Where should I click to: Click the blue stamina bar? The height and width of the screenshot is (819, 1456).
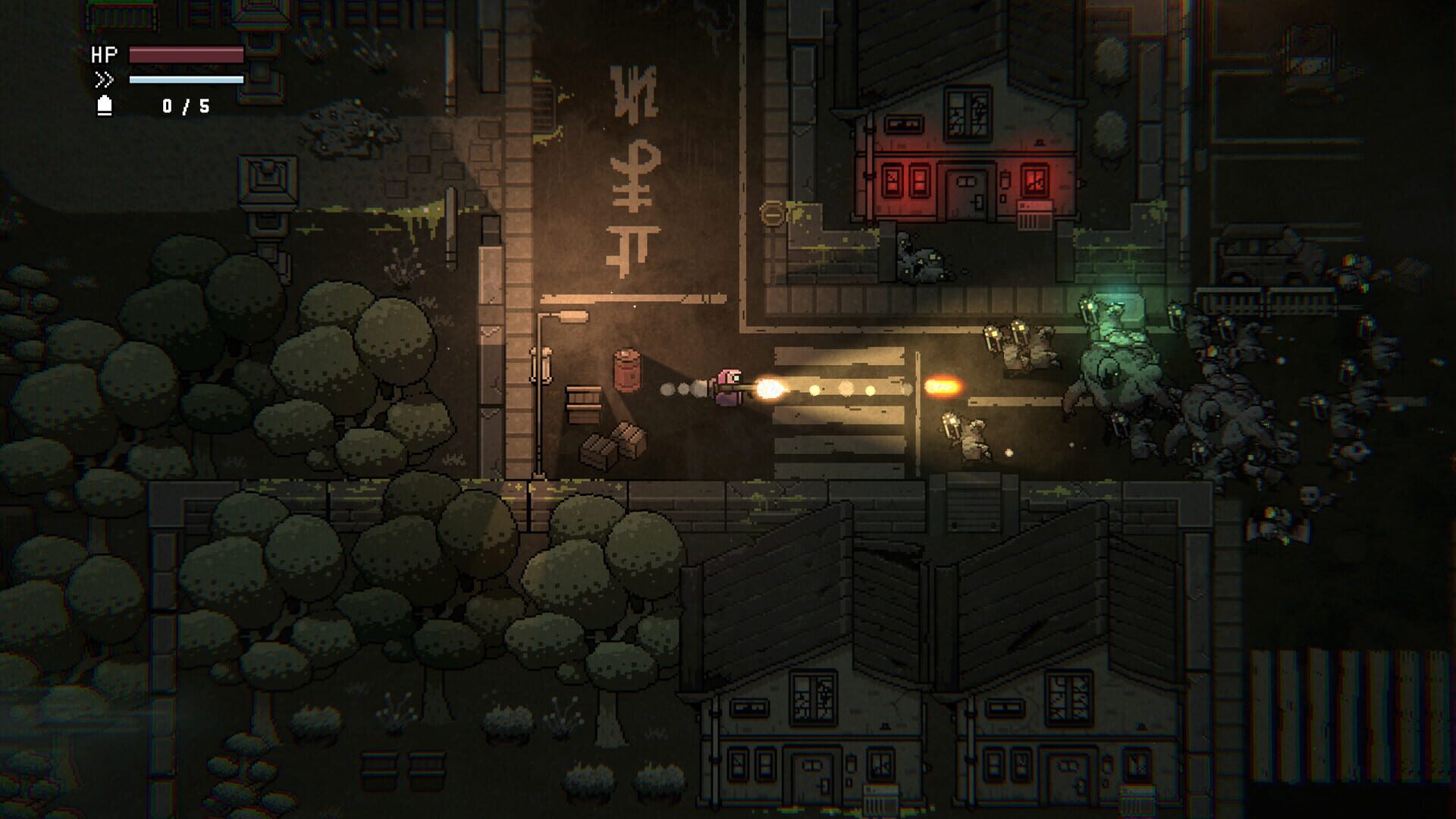[x=184, y=79]
